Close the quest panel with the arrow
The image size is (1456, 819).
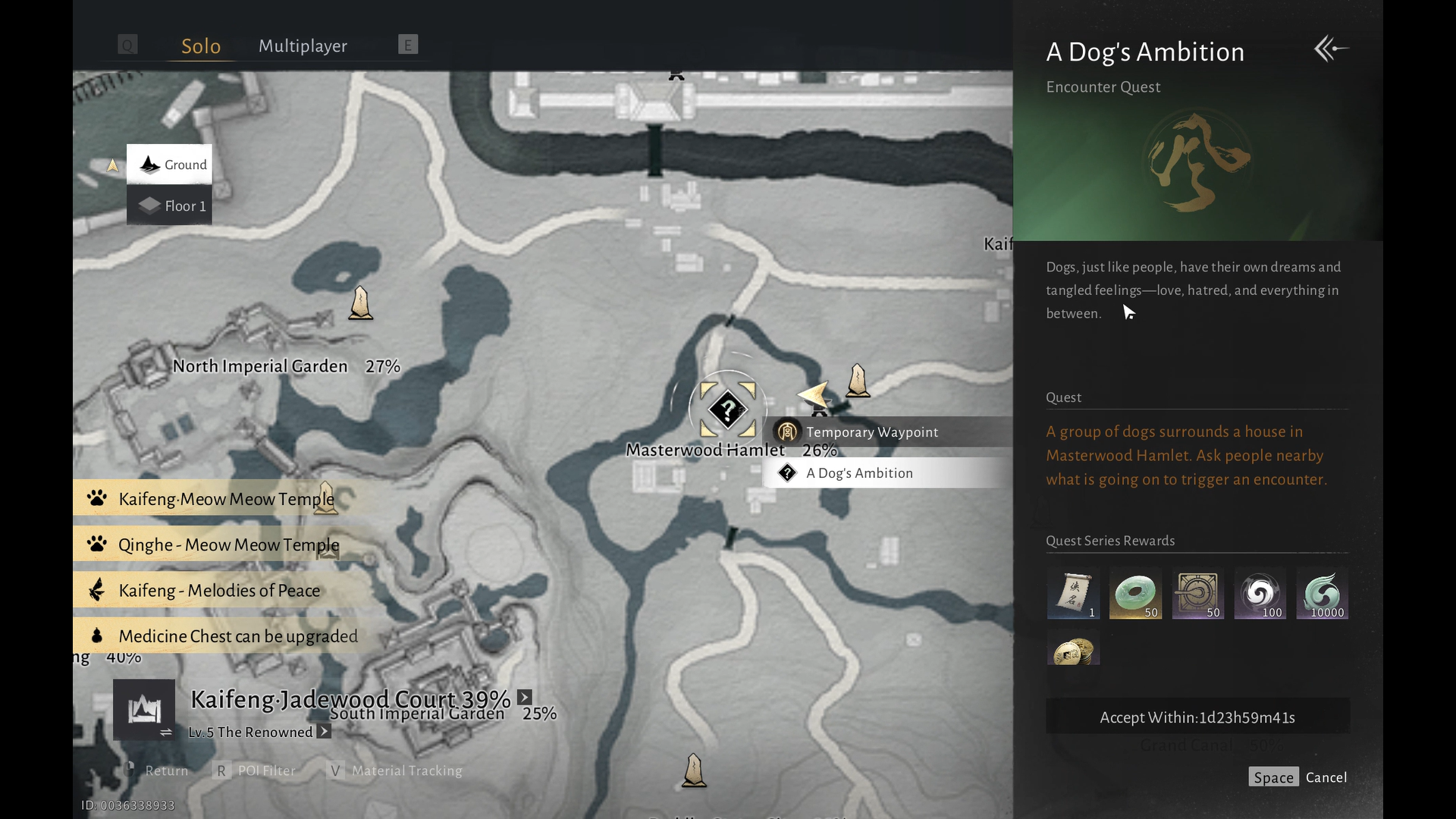[x=1331, y=49]
